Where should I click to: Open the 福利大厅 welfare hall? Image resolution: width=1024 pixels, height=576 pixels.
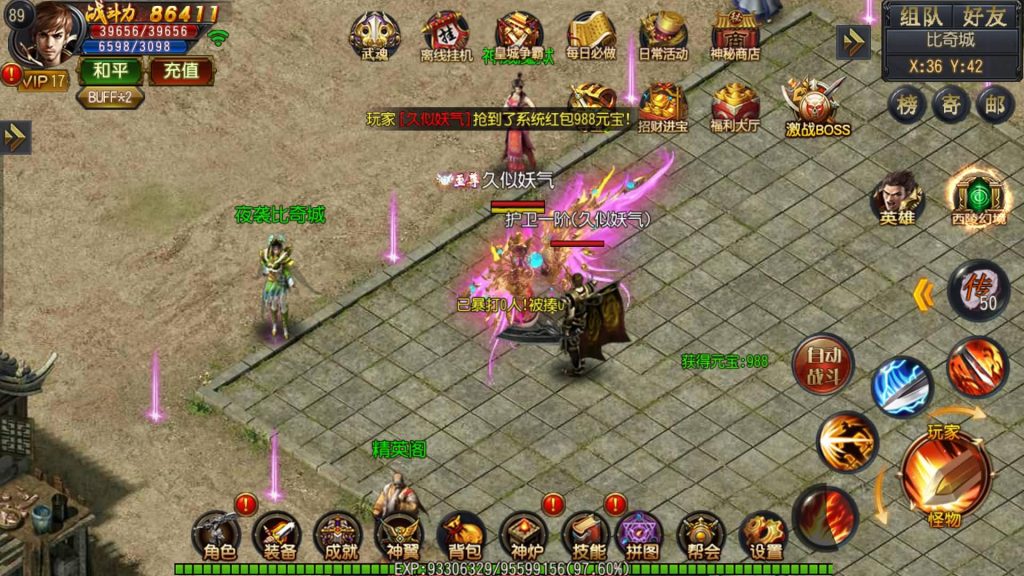pyautogui.click(x=735, y=108)
